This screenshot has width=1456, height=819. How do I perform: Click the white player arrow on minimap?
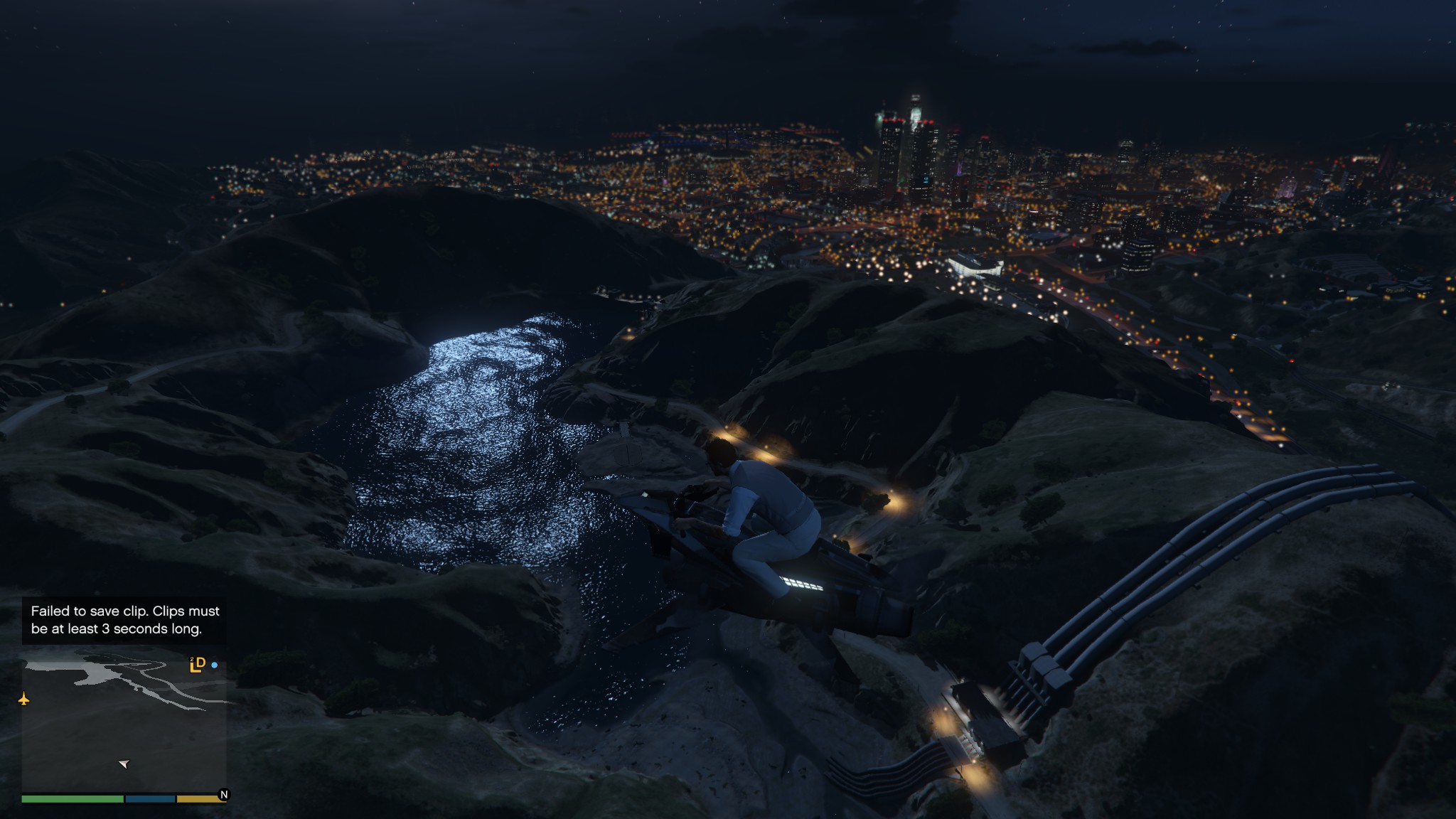tap(124, 764)
